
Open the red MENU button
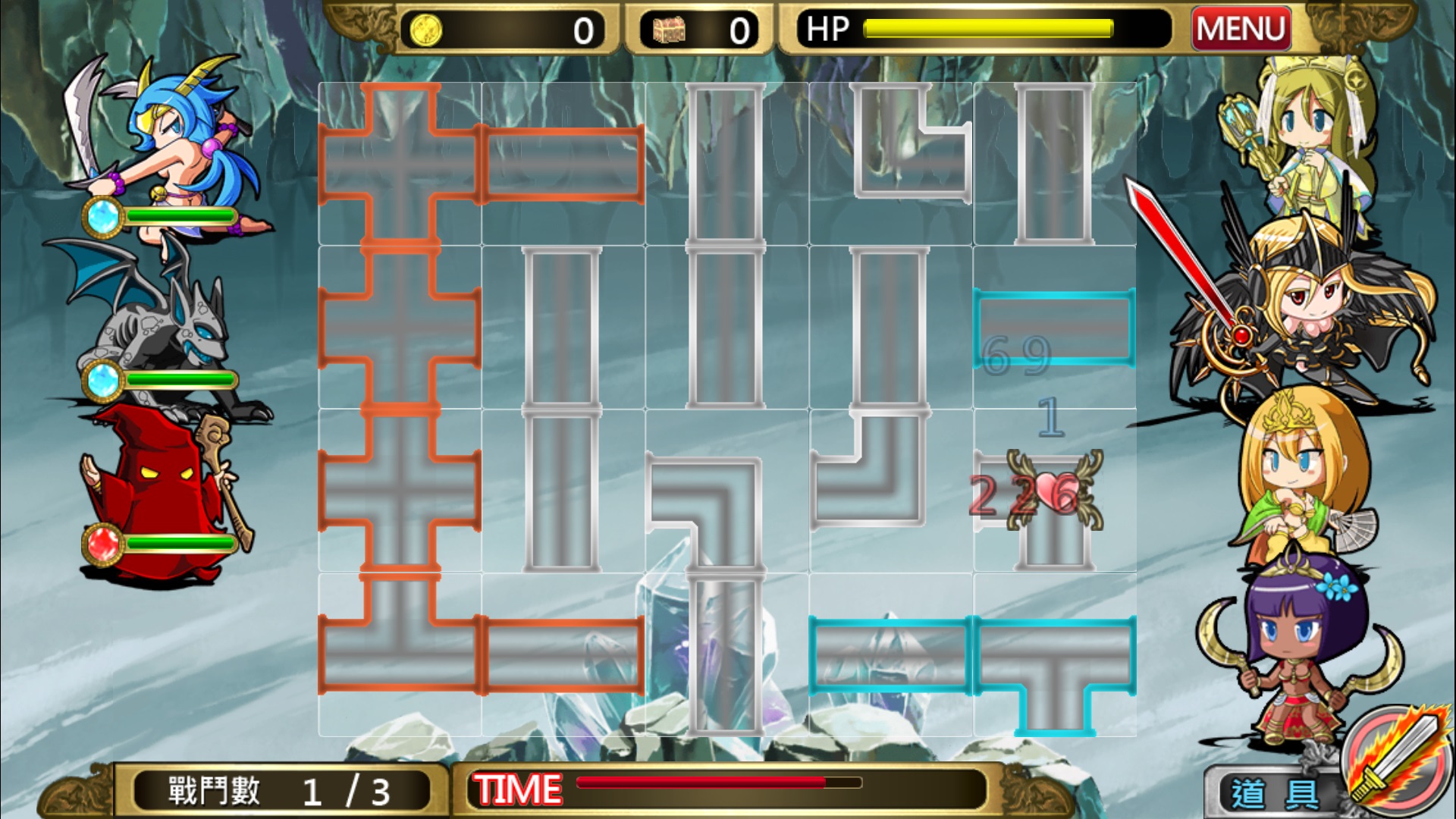pyautogui.click(x=1241, y=29)
